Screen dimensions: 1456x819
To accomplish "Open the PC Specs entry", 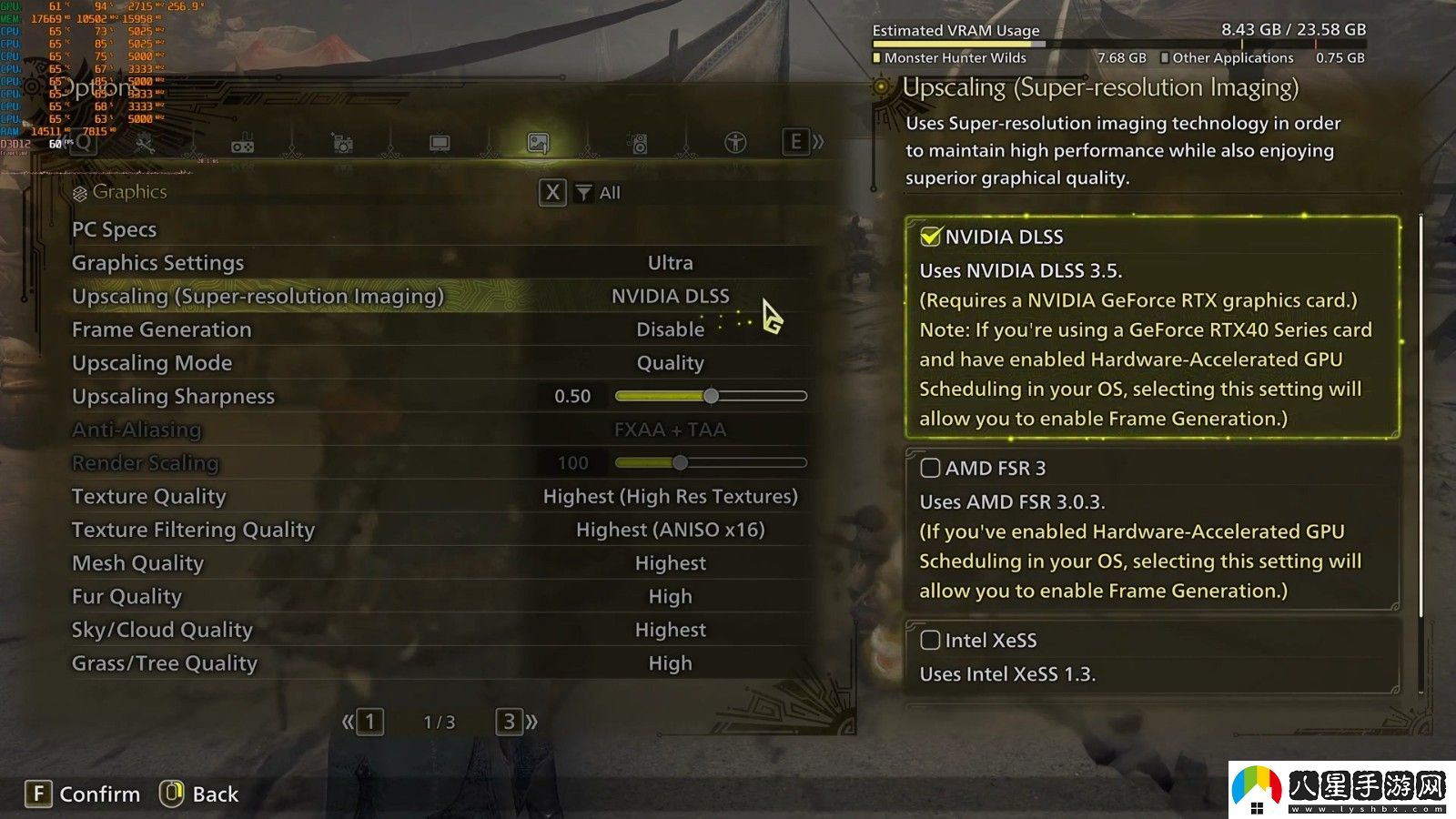I will click(115, 229).
